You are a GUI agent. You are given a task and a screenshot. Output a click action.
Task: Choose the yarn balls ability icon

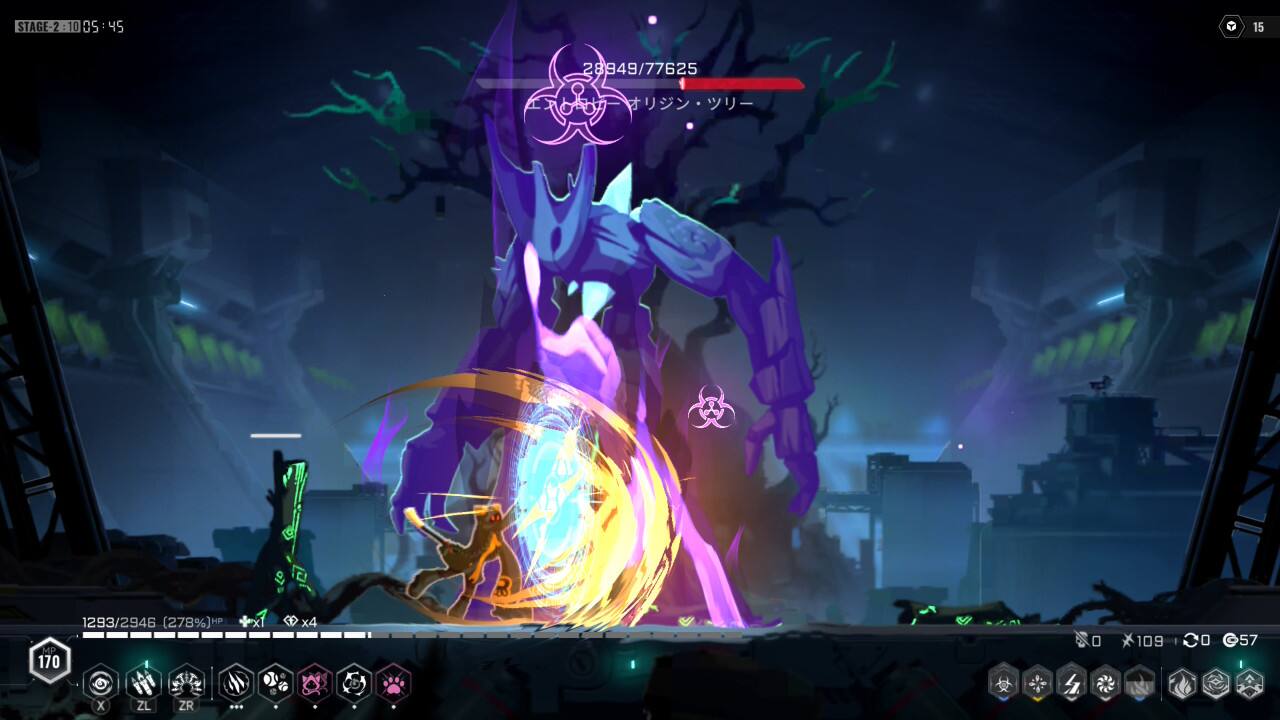coord(275,682)
